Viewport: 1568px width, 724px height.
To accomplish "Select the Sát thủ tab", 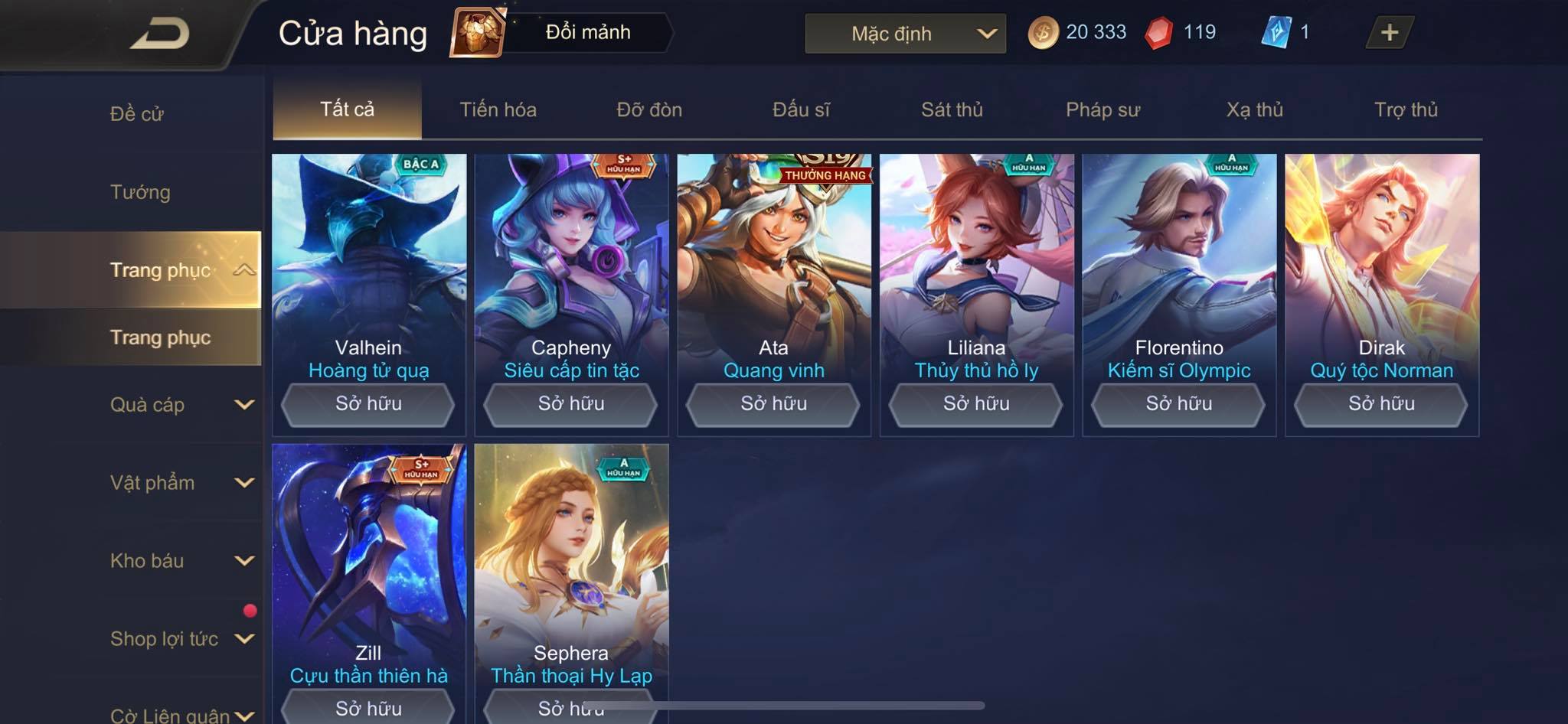I will pyautogui.click(x=952, y=109).
